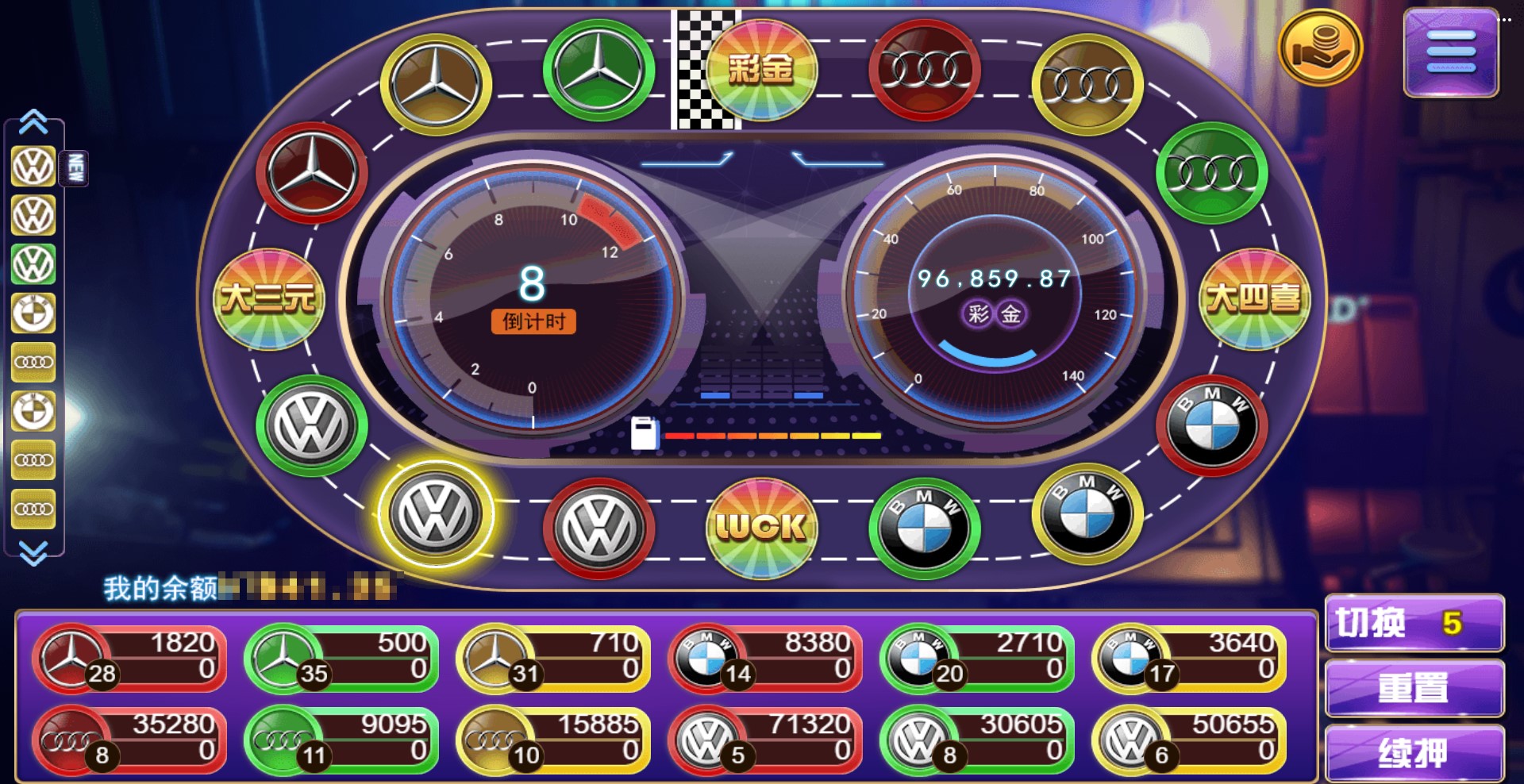Reset bets with the 重置 button
This screenshot has width=1524, height=784.
(1414, 688)
